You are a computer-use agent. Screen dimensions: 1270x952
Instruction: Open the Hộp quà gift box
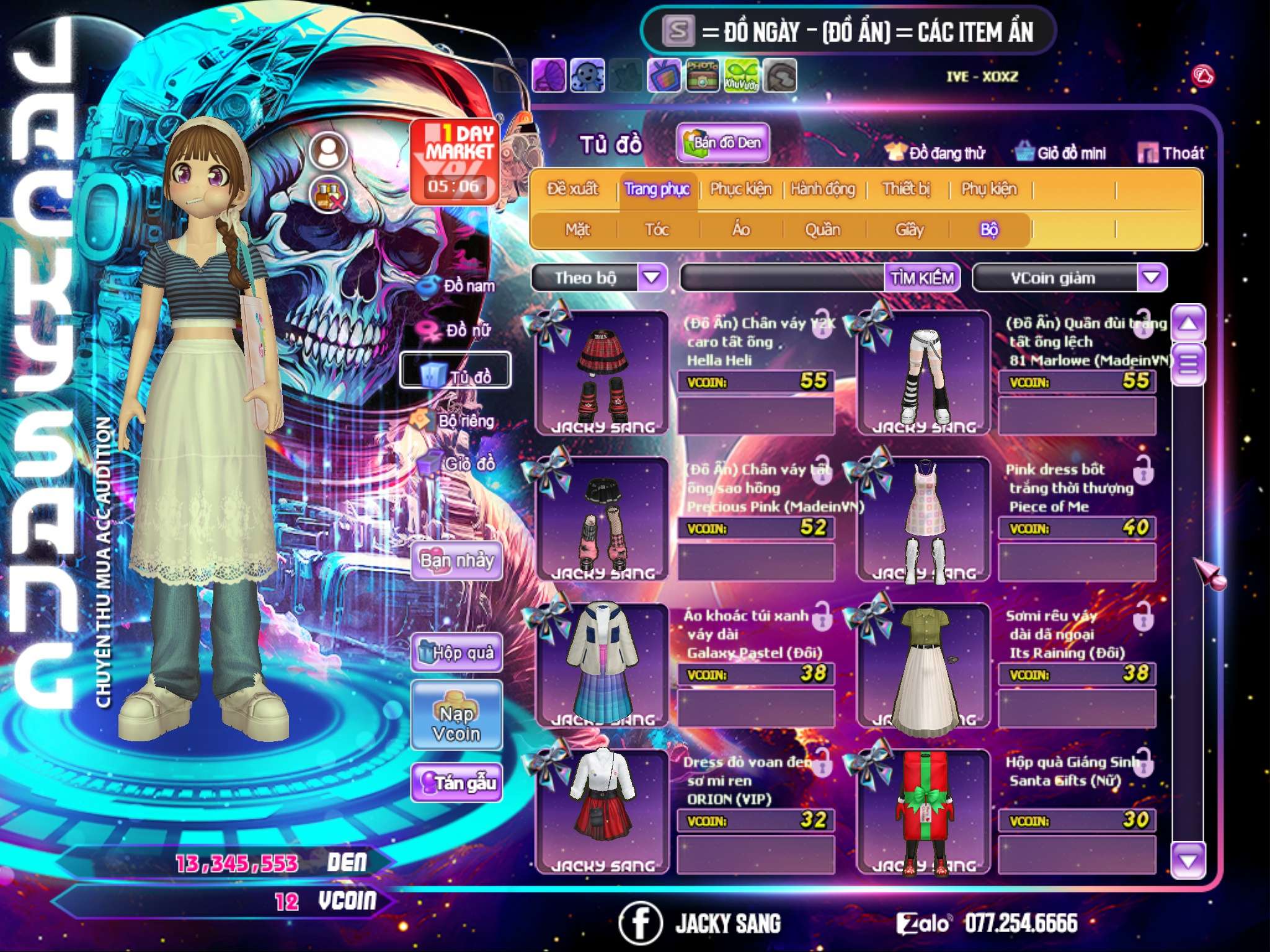pos(456,652)
